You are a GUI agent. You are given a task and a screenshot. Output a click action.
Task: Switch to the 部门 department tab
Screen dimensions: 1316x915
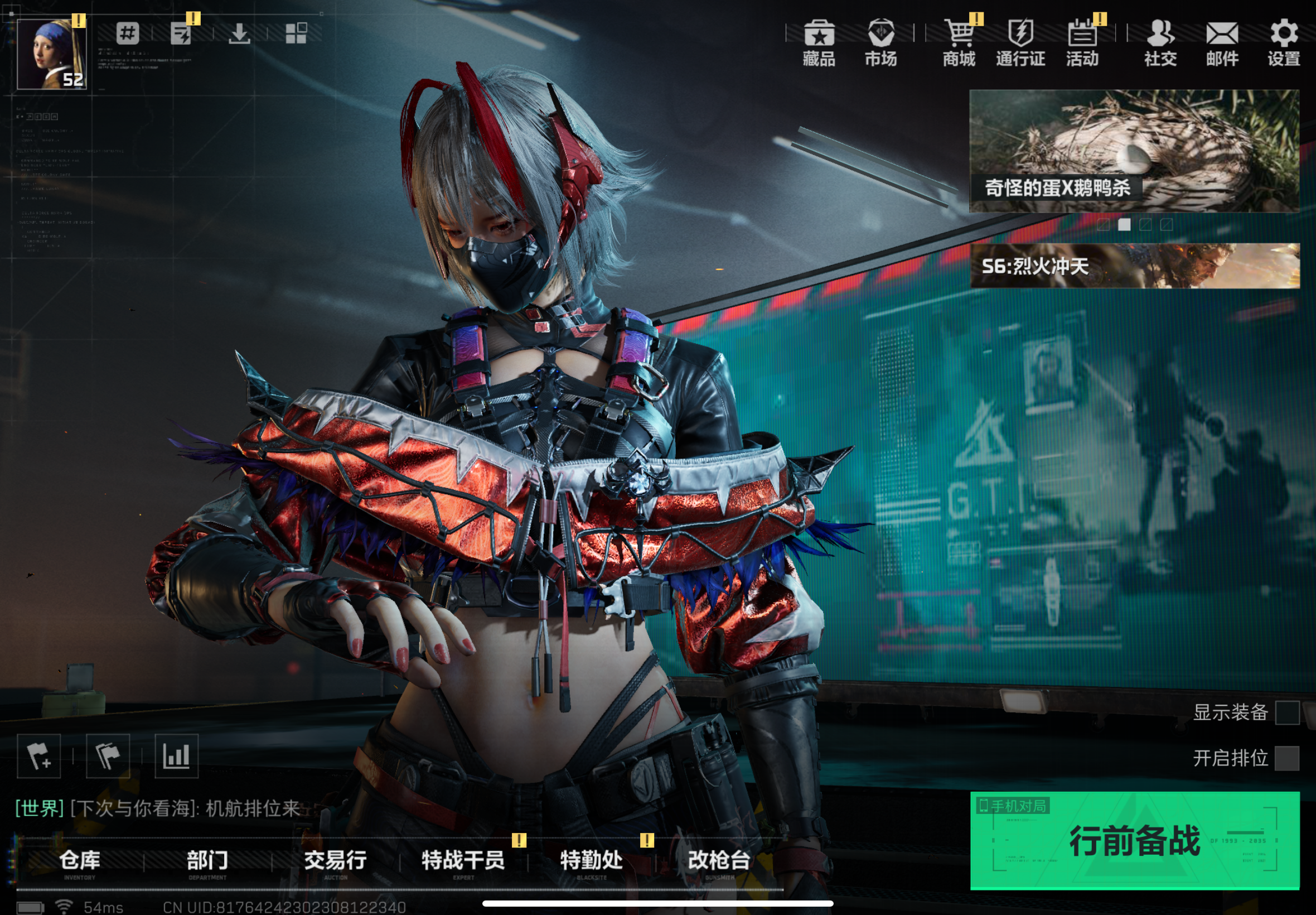coord(207,861)
